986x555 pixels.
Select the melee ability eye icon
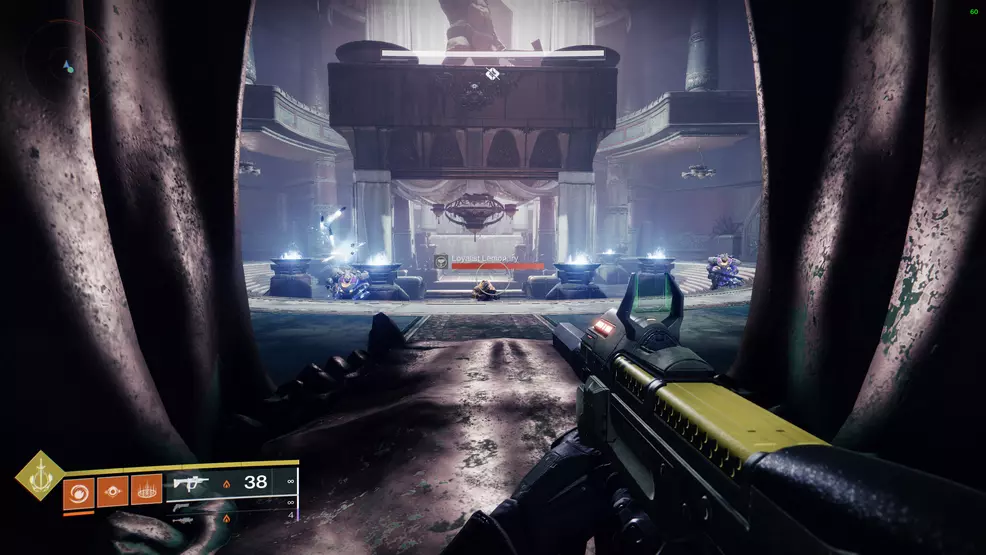112,491
